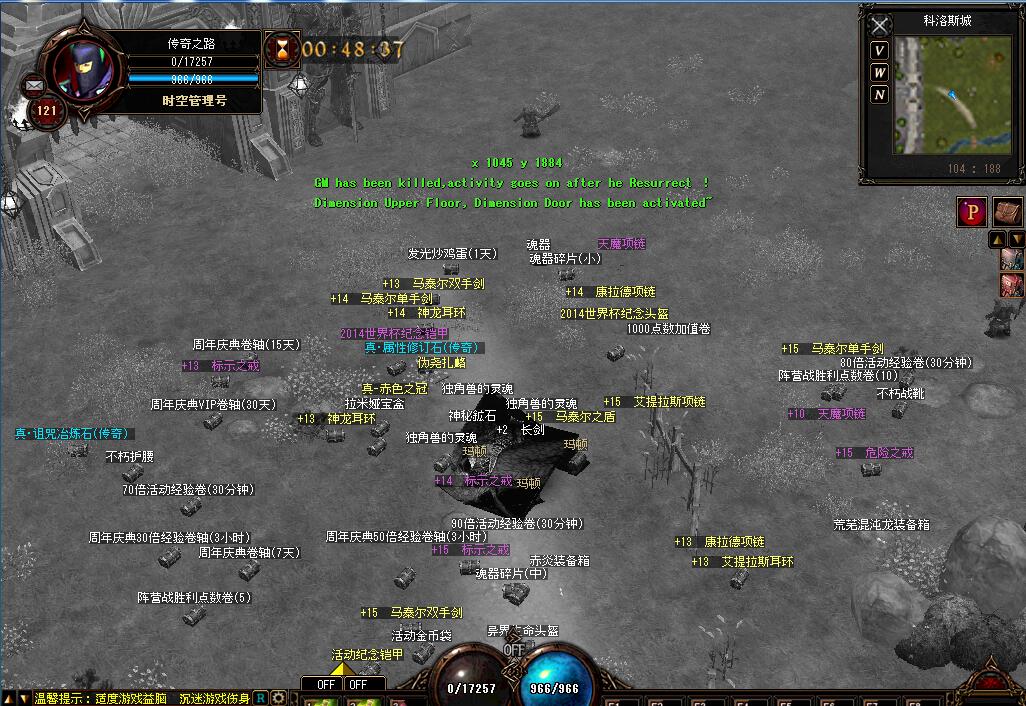Toggle the second OFF switch

358,685
